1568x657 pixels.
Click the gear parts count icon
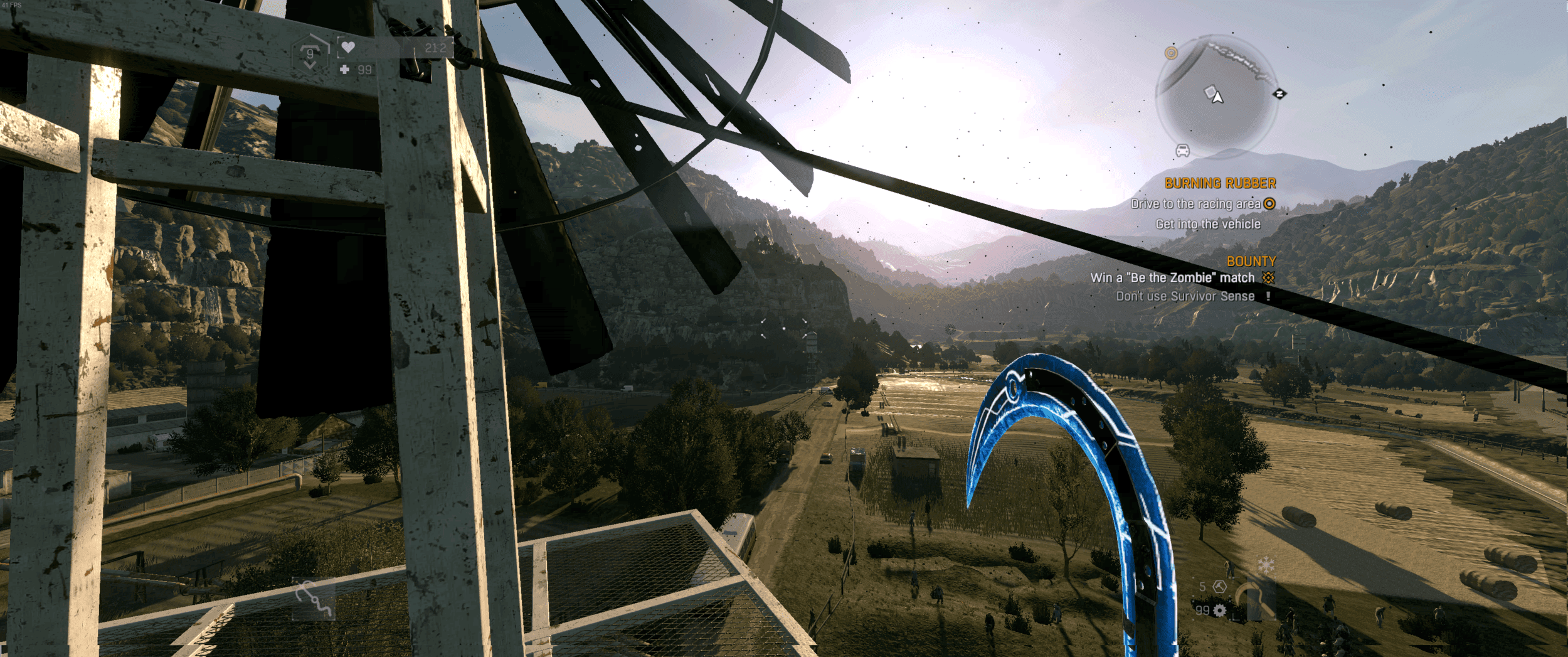pyautogui.click(x=1219, y=611)
